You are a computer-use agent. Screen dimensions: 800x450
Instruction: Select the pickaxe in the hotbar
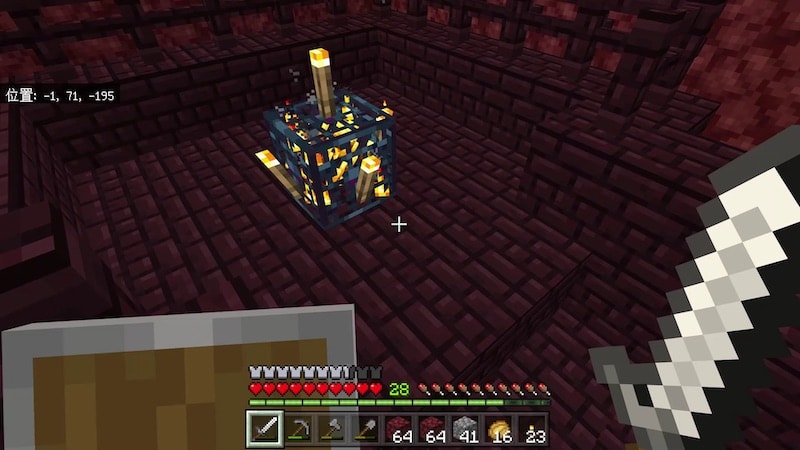coord(298,430)
